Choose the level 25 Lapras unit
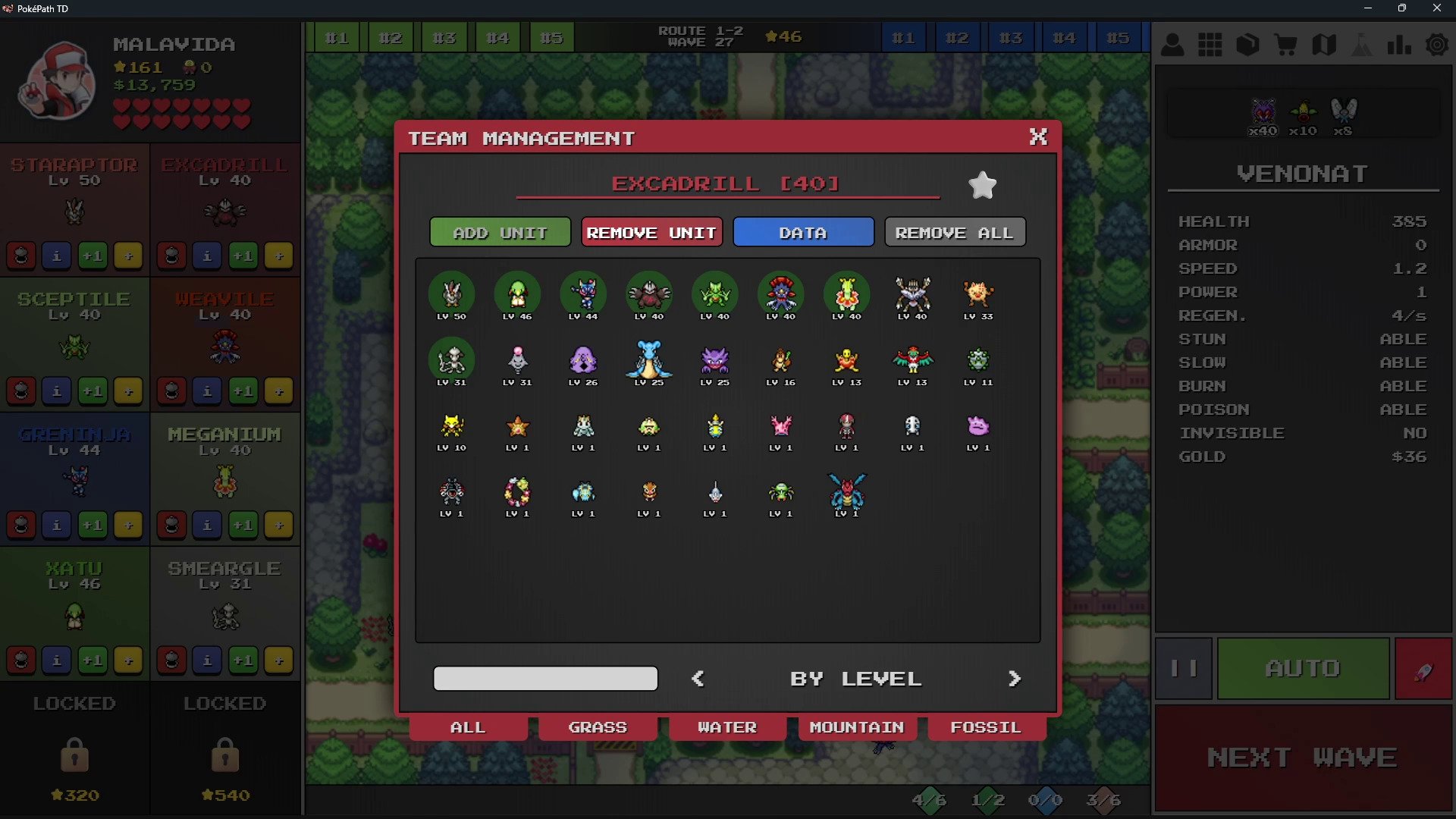The image size is (1456, 819). [x=648, y=362]
